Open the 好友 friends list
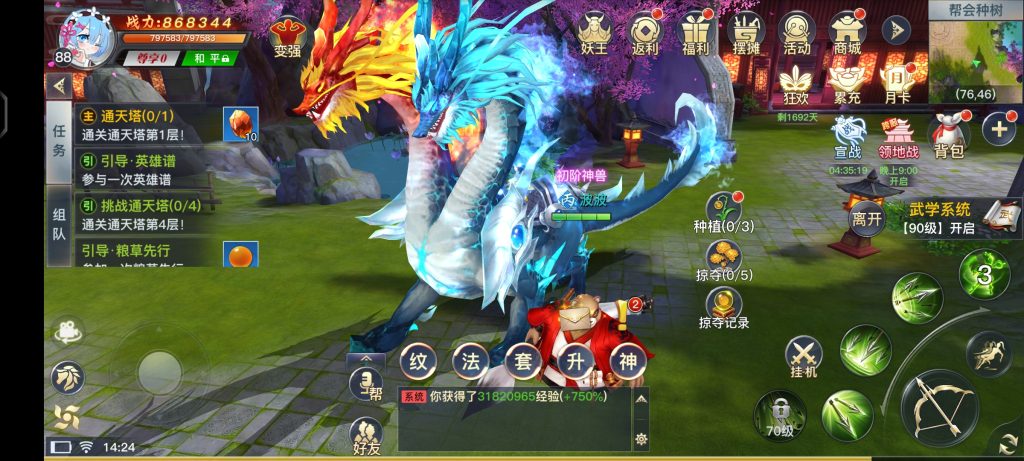Image resolution: width=1024 pixels, height=461 pixels. pos(366,437)
